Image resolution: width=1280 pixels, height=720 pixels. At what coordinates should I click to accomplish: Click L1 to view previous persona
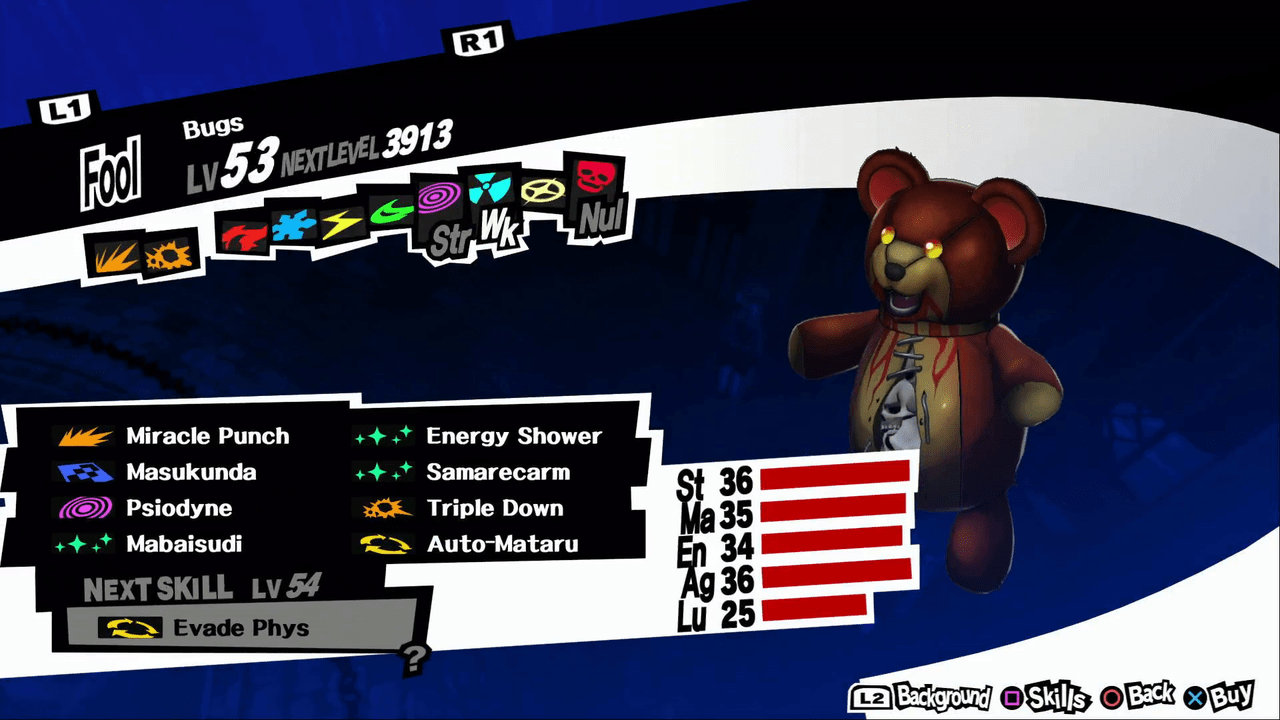(67, 107)
